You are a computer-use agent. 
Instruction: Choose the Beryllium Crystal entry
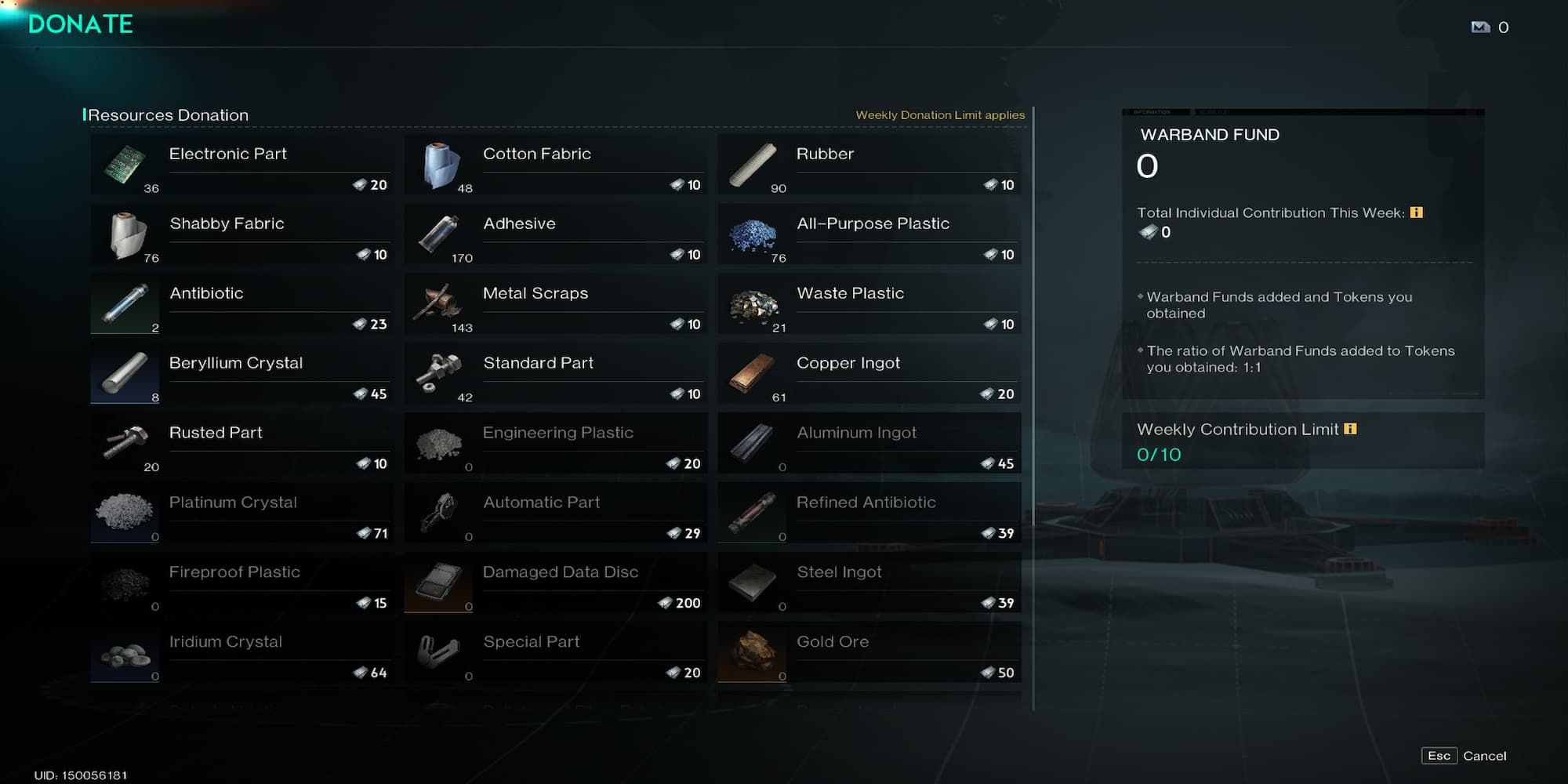pyautogui.click(x=241, y=374)
